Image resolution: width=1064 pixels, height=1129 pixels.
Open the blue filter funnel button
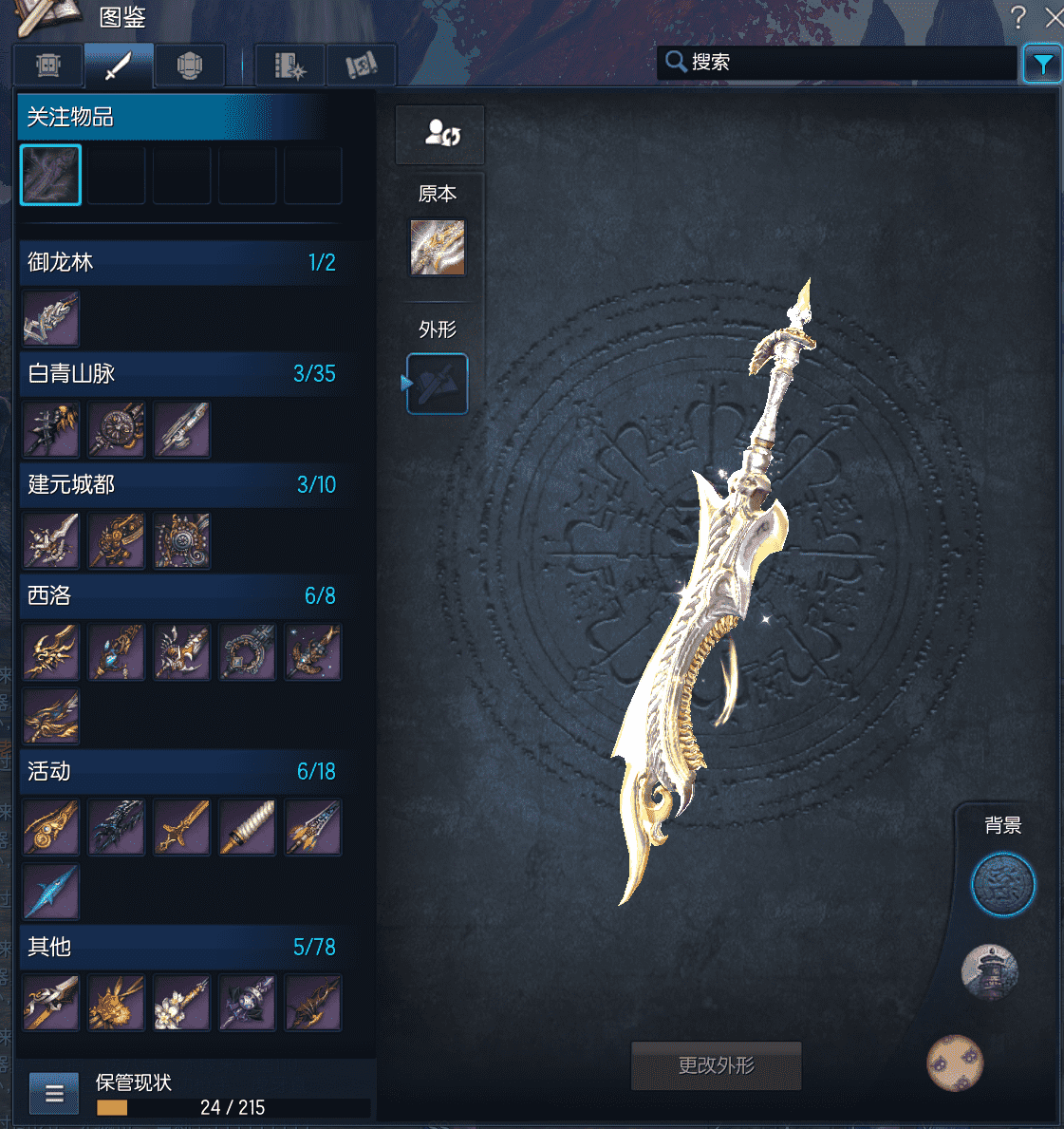1042,65
